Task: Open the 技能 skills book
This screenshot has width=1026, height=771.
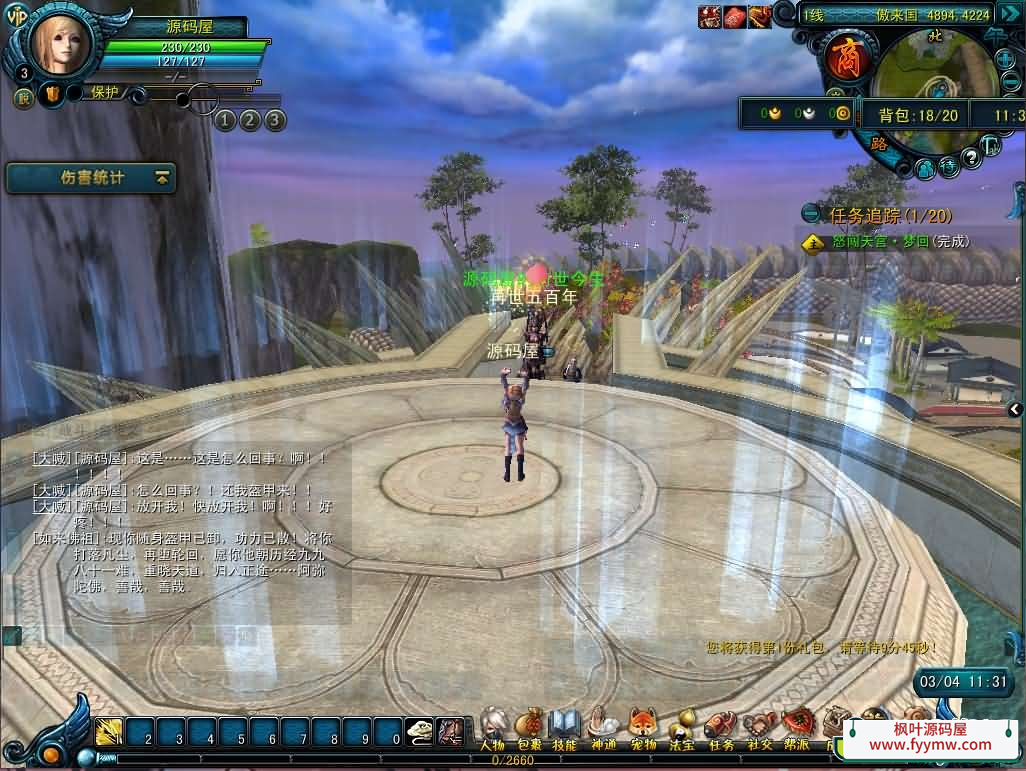Action: pyautogui.click(x=565, y=725)
